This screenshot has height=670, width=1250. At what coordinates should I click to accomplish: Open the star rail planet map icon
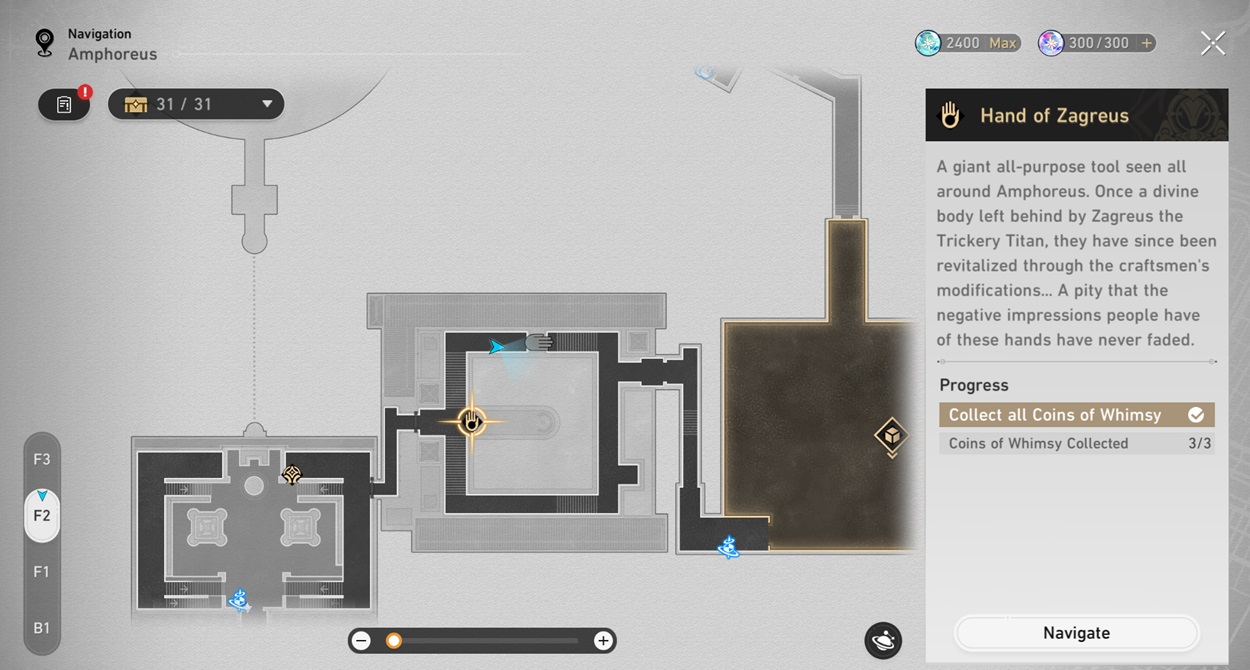(883, 641)
